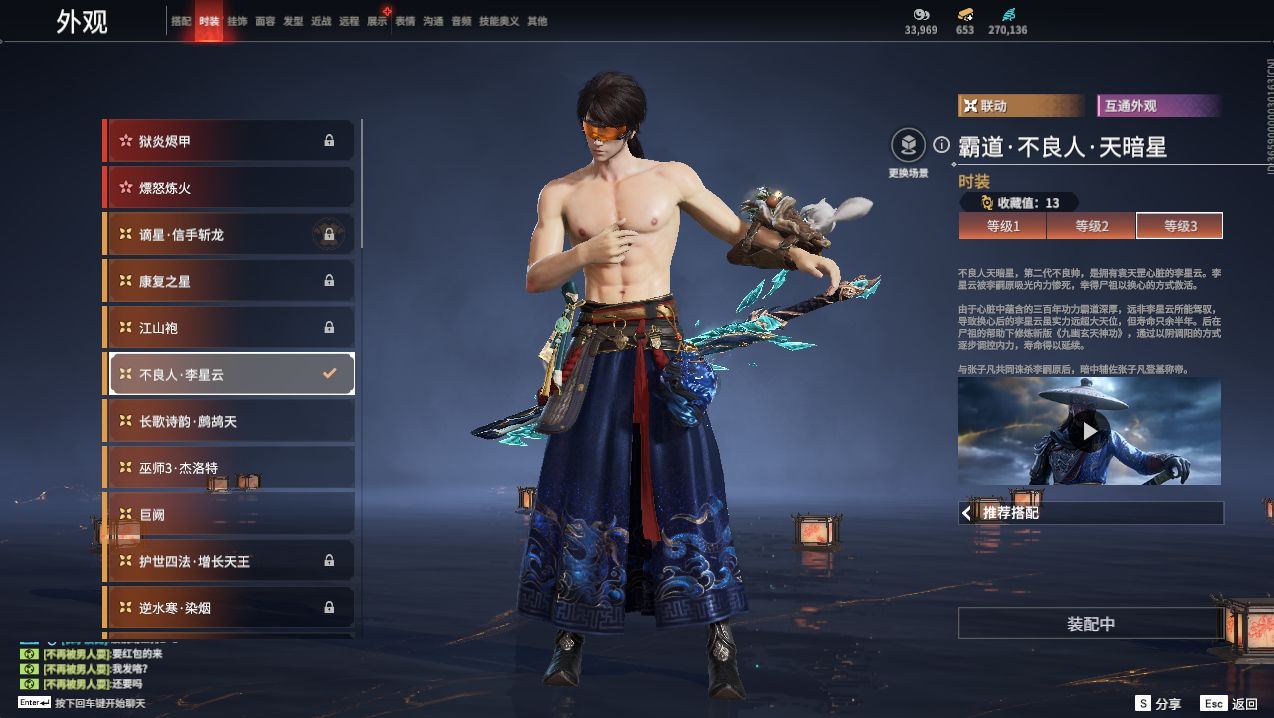Viewport: 1274px width, 718px height.
Task: Open the 分享 share option
Action: tap(1158, 704)
